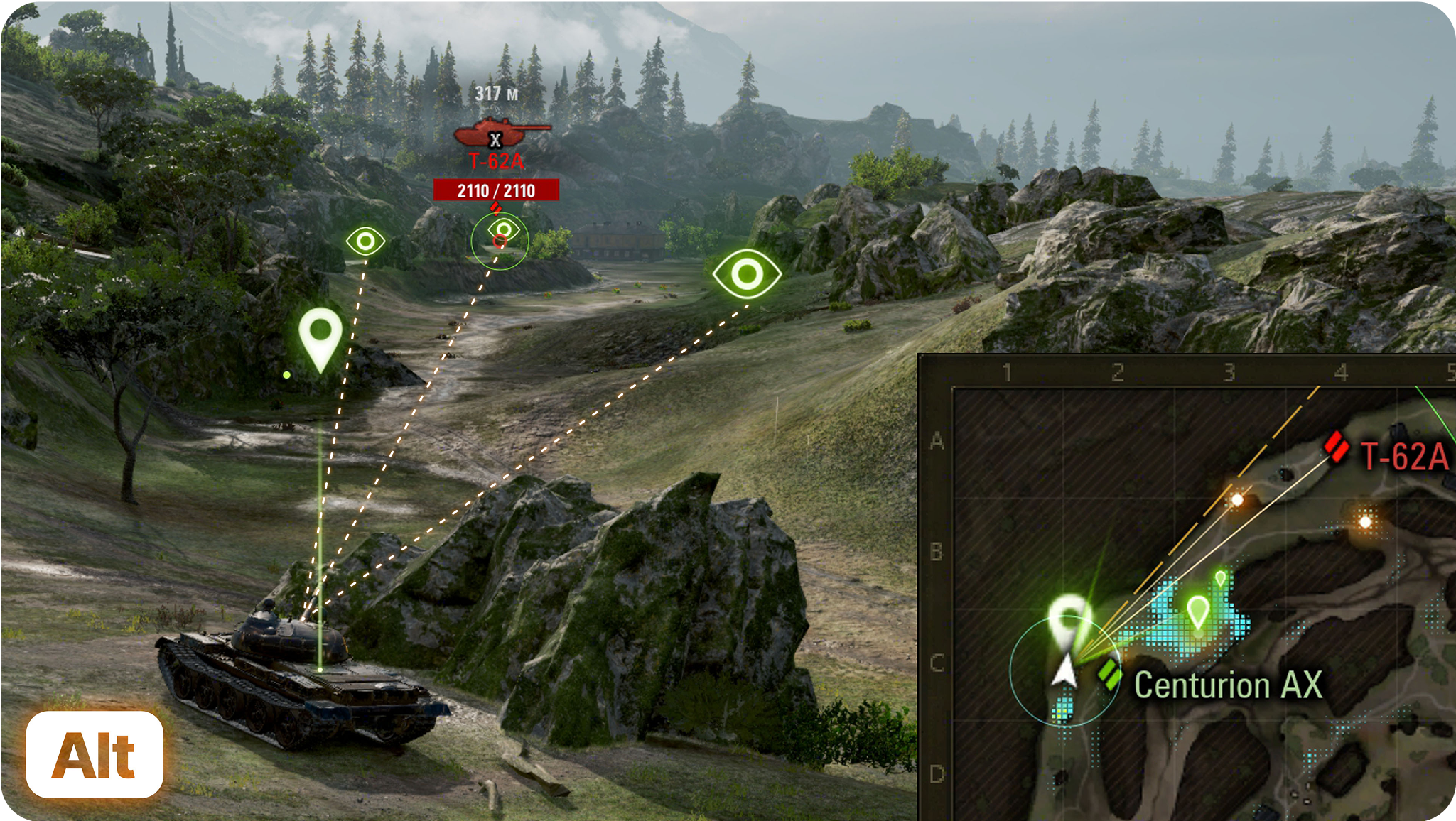Click the eye marker inside the aiming circle
1456x821 pixels.
(x=504, y=229)
